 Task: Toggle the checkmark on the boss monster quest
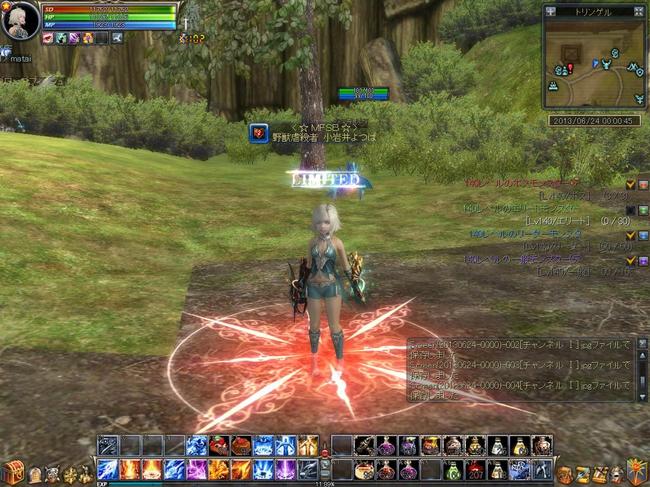pyautogui.click(x=630, y=184)
